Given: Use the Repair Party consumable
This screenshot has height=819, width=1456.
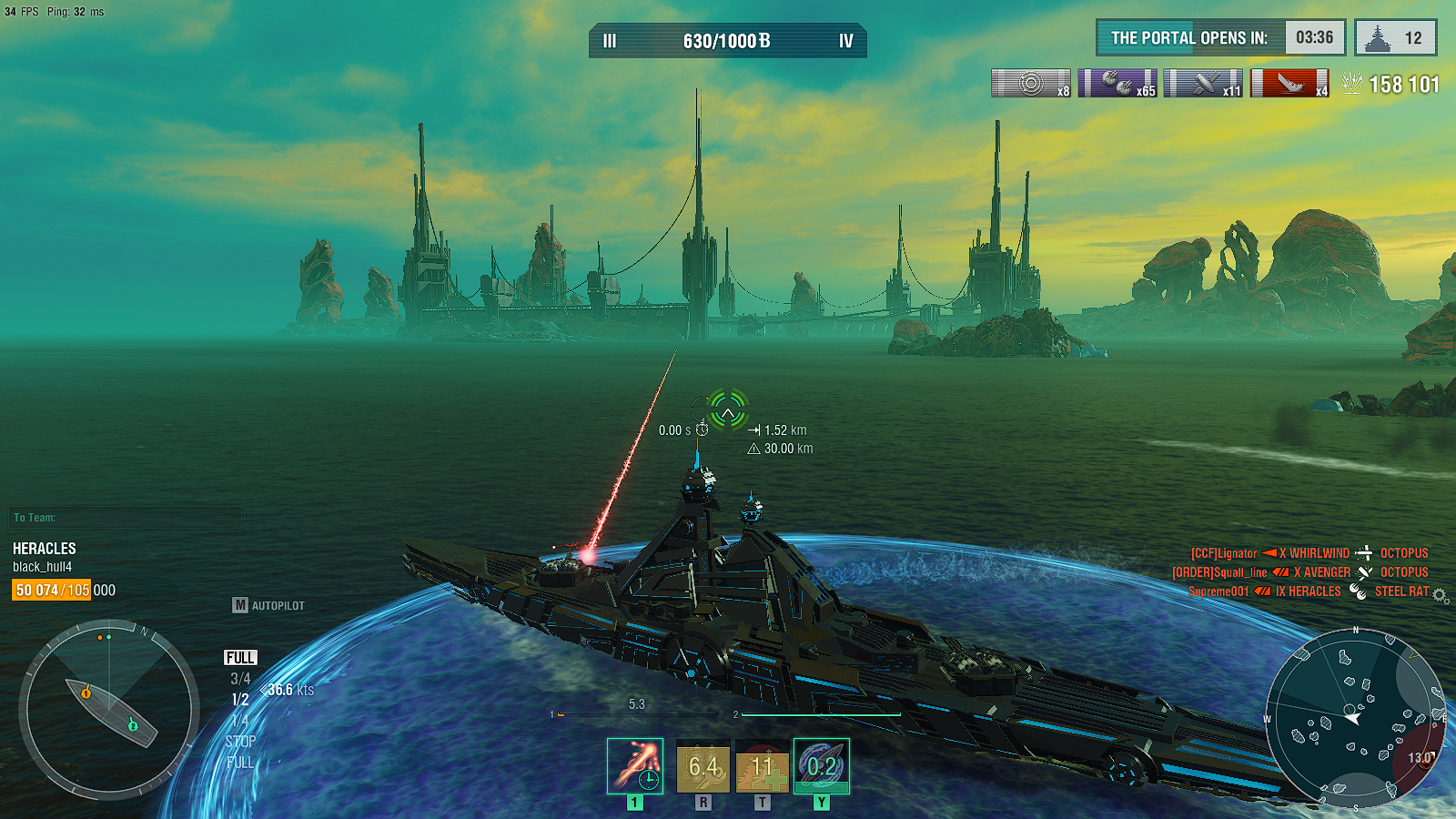Looking at the screenshot, I should (x=762, y=766).
